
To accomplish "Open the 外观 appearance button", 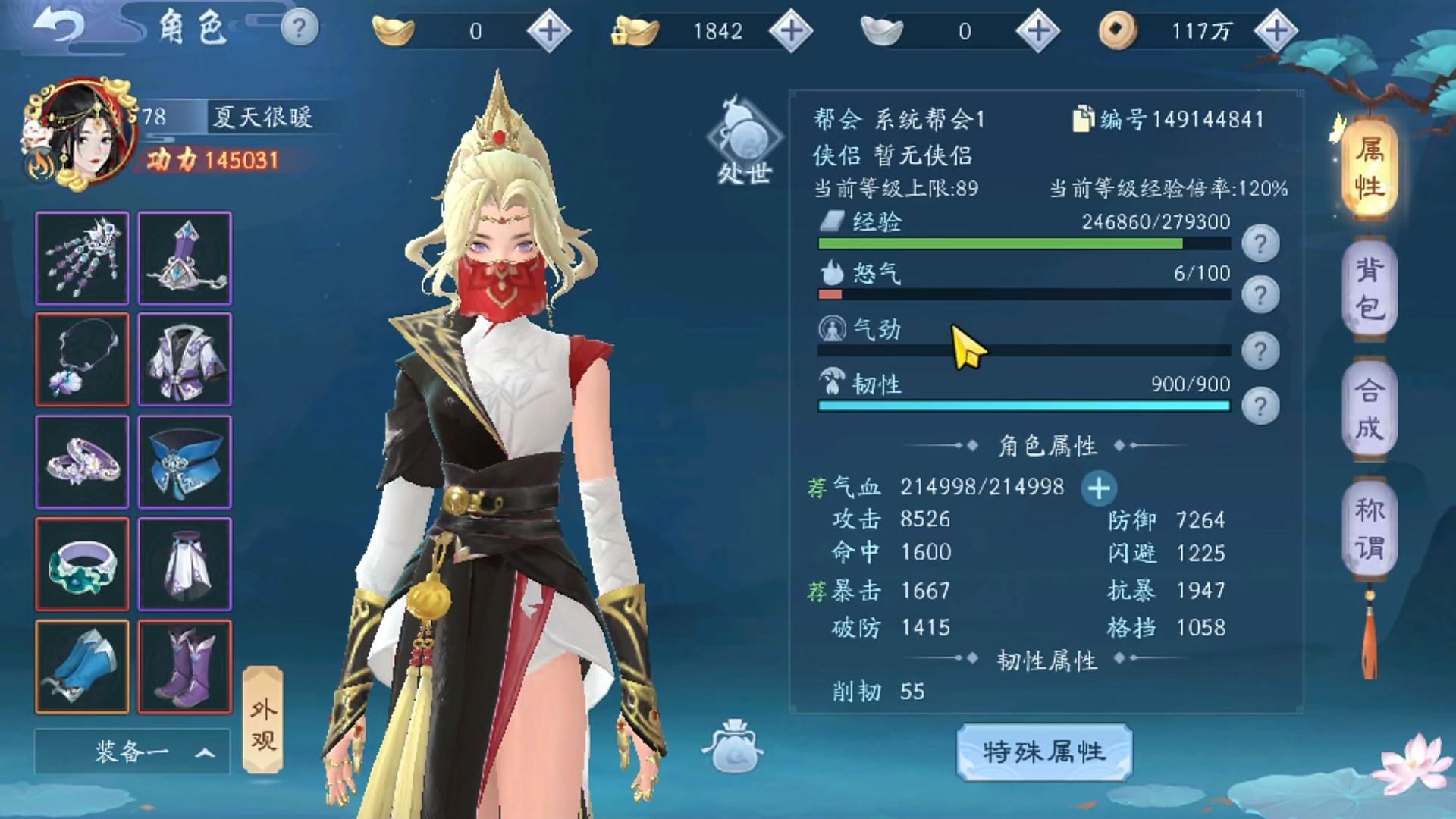I will coord(263,718).
